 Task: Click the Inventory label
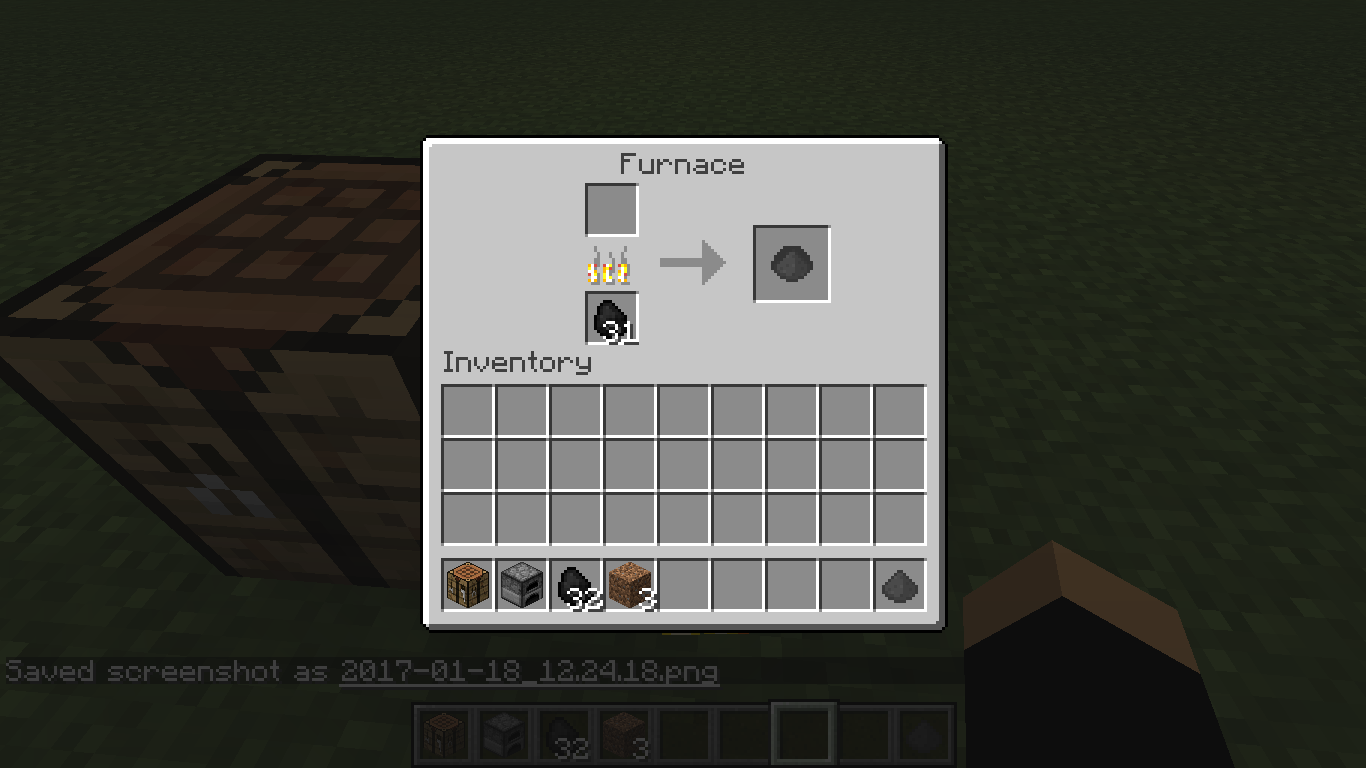pos(517,363)
